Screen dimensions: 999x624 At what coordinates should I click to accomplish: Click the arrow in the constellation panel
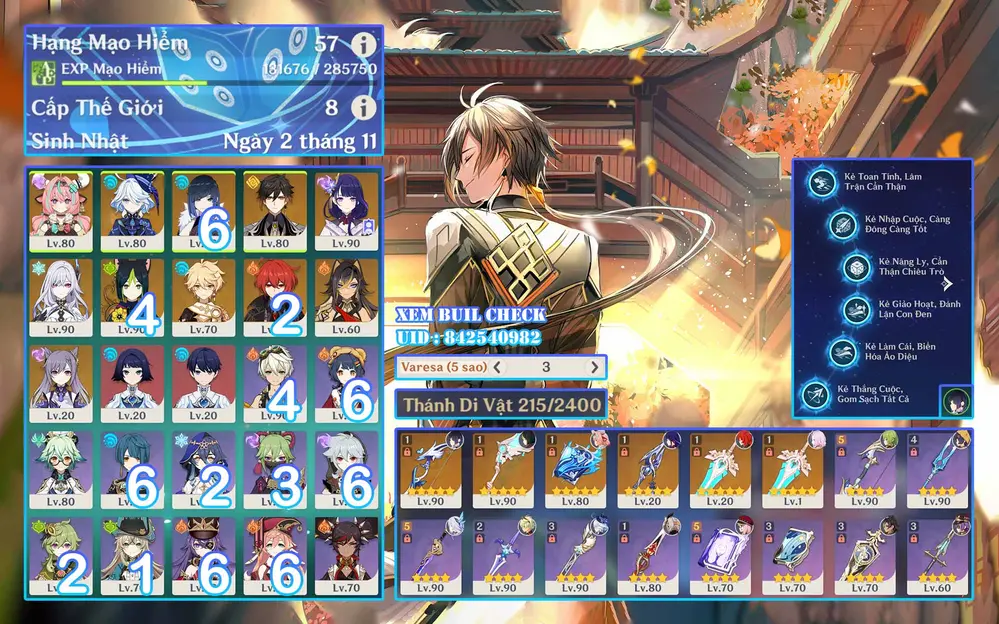point(946,283)
